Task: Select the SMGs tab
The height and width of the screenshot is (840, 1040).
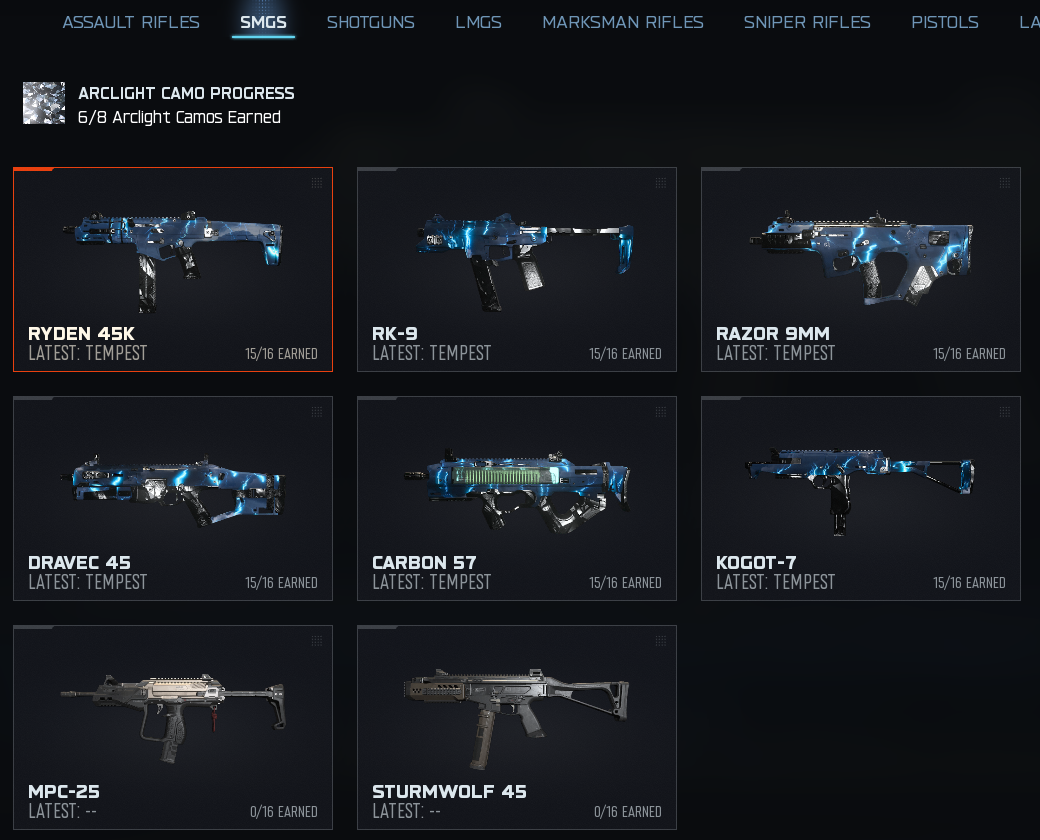Action: point(263,22)
